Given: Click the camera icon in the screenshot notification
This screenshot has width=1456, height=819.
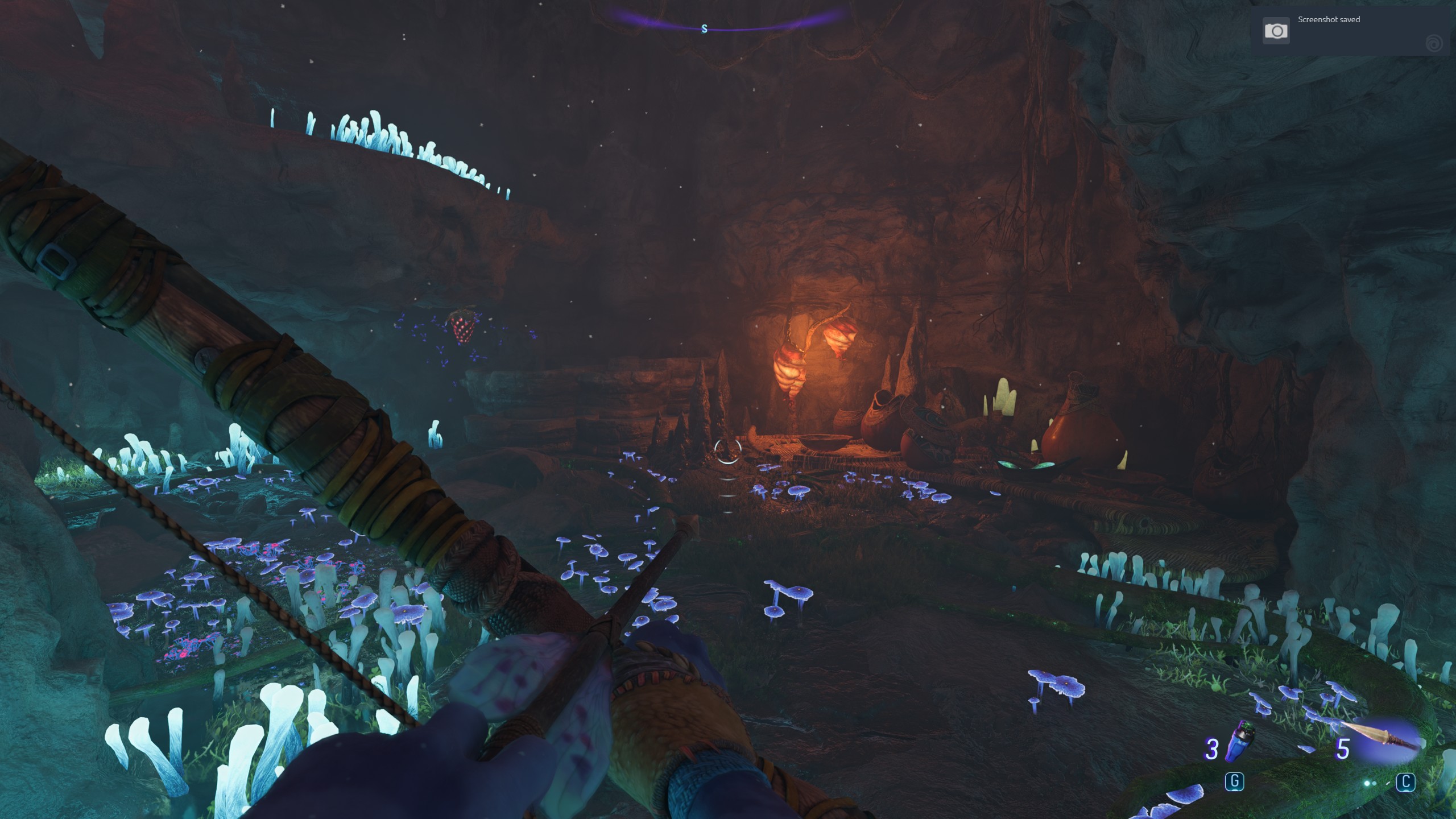Looking at the screenshot, I should (1276, 31).
